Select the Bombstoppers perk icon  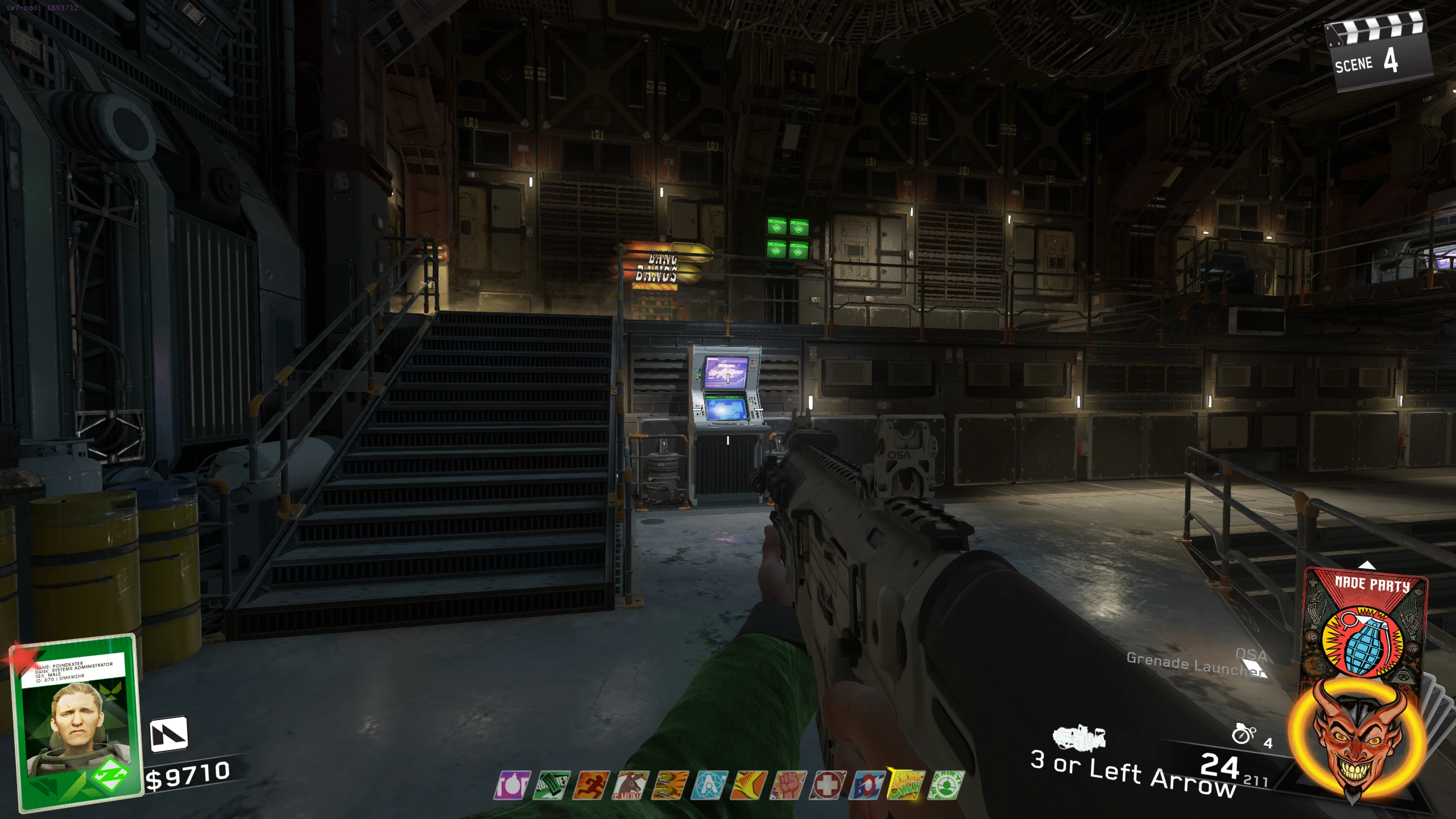(x=512, y=785)
